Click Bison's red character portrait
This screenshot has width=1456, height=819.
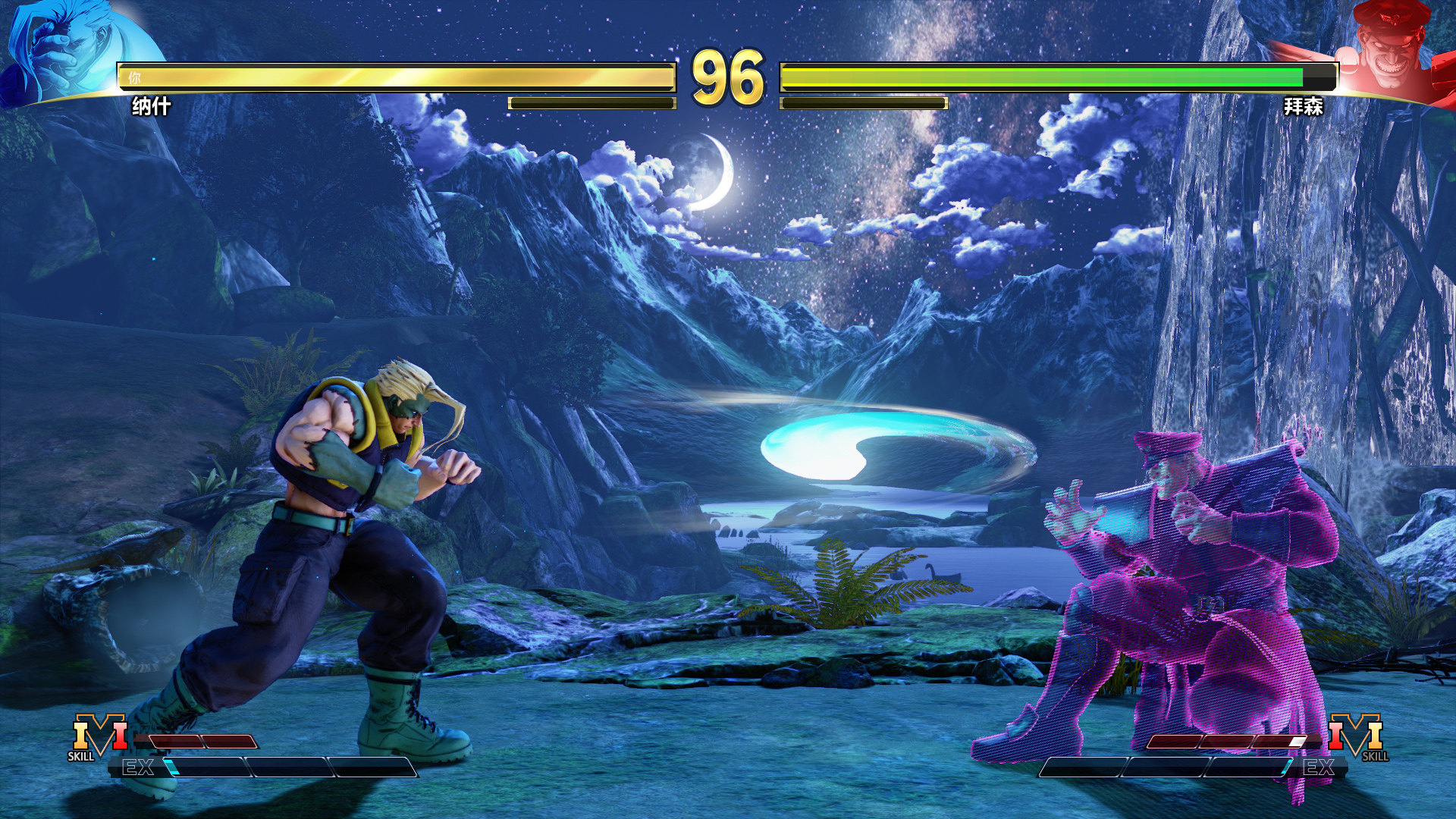(x=1388, y=49)
